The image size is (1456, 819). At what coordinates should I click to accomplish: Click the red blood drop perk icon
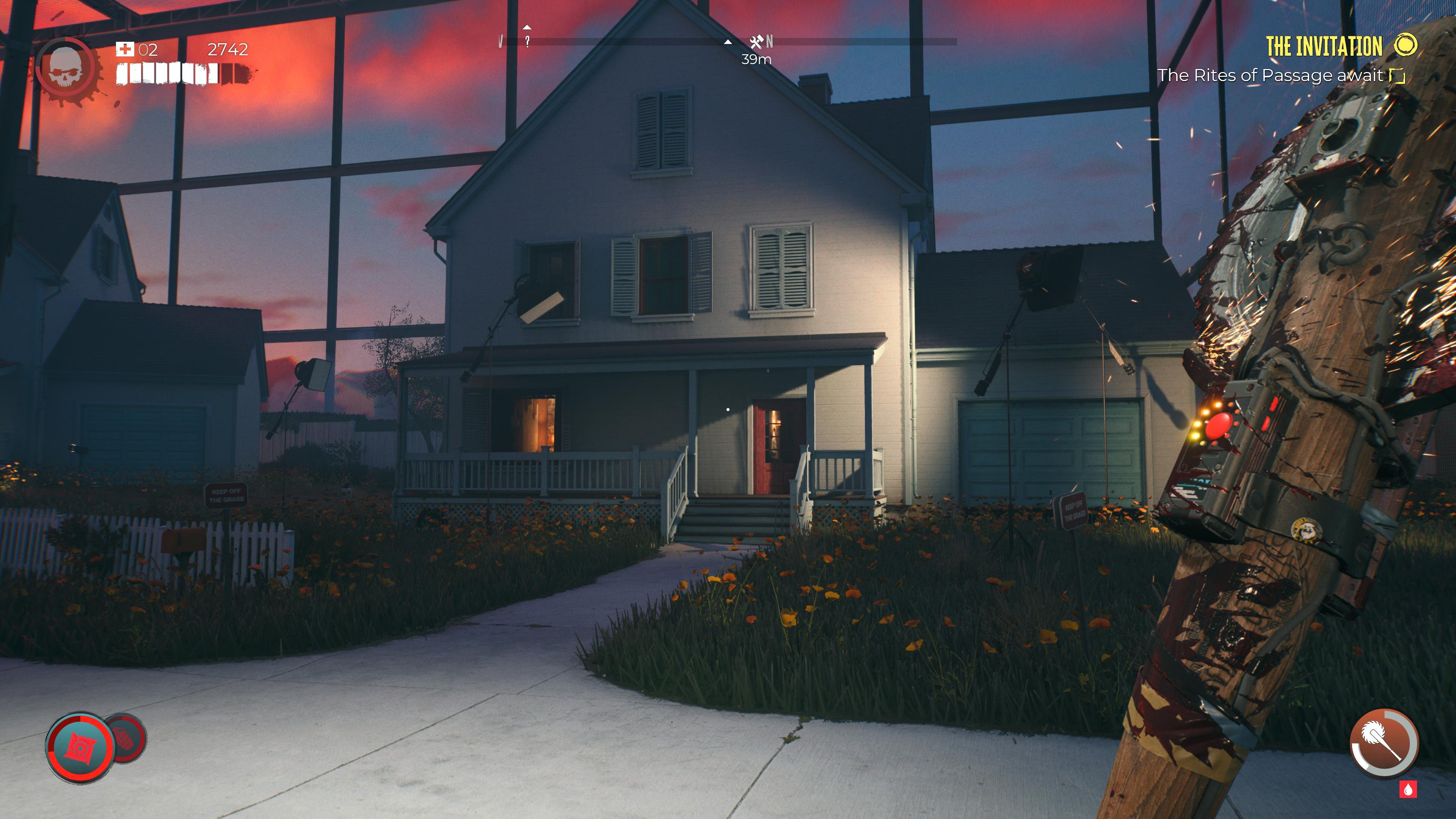(1407, 789)
